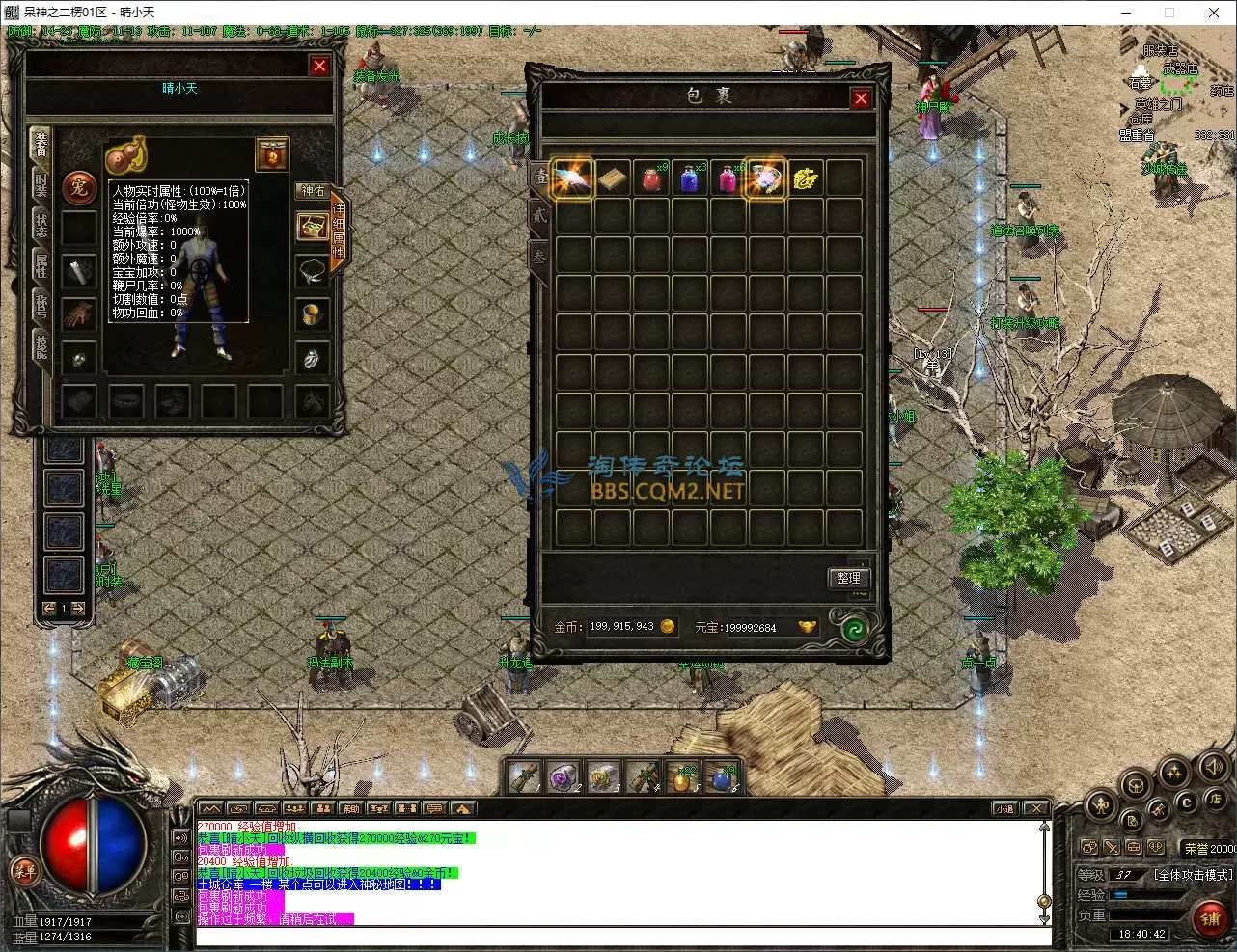
Task: Close the game window from the title bar
Action: (1214, 13)
